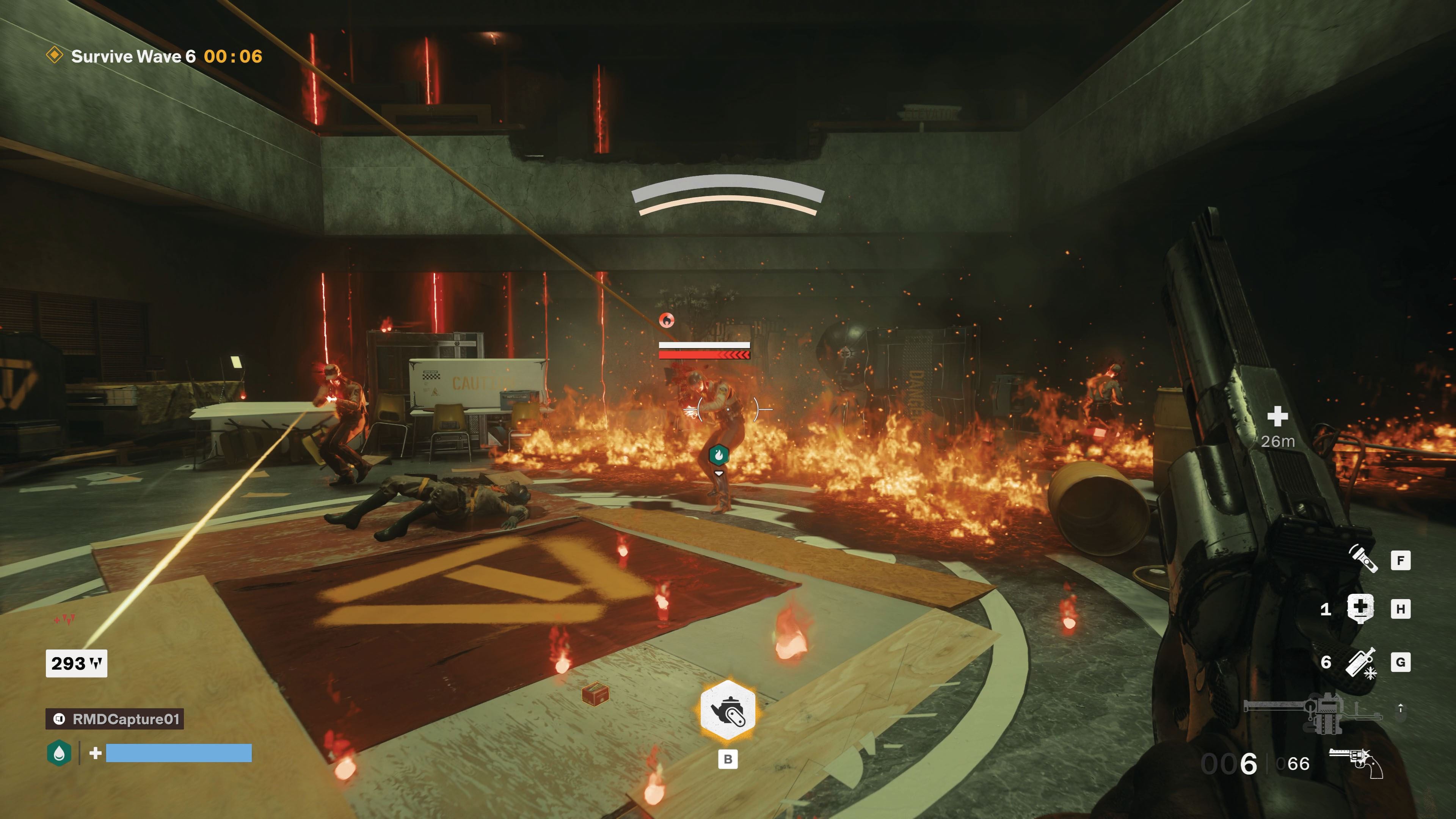The width and height of the screenshot is (1456, 819).
Task: Select the cryo grenade icon
Action: click(x=1361, y=662)
